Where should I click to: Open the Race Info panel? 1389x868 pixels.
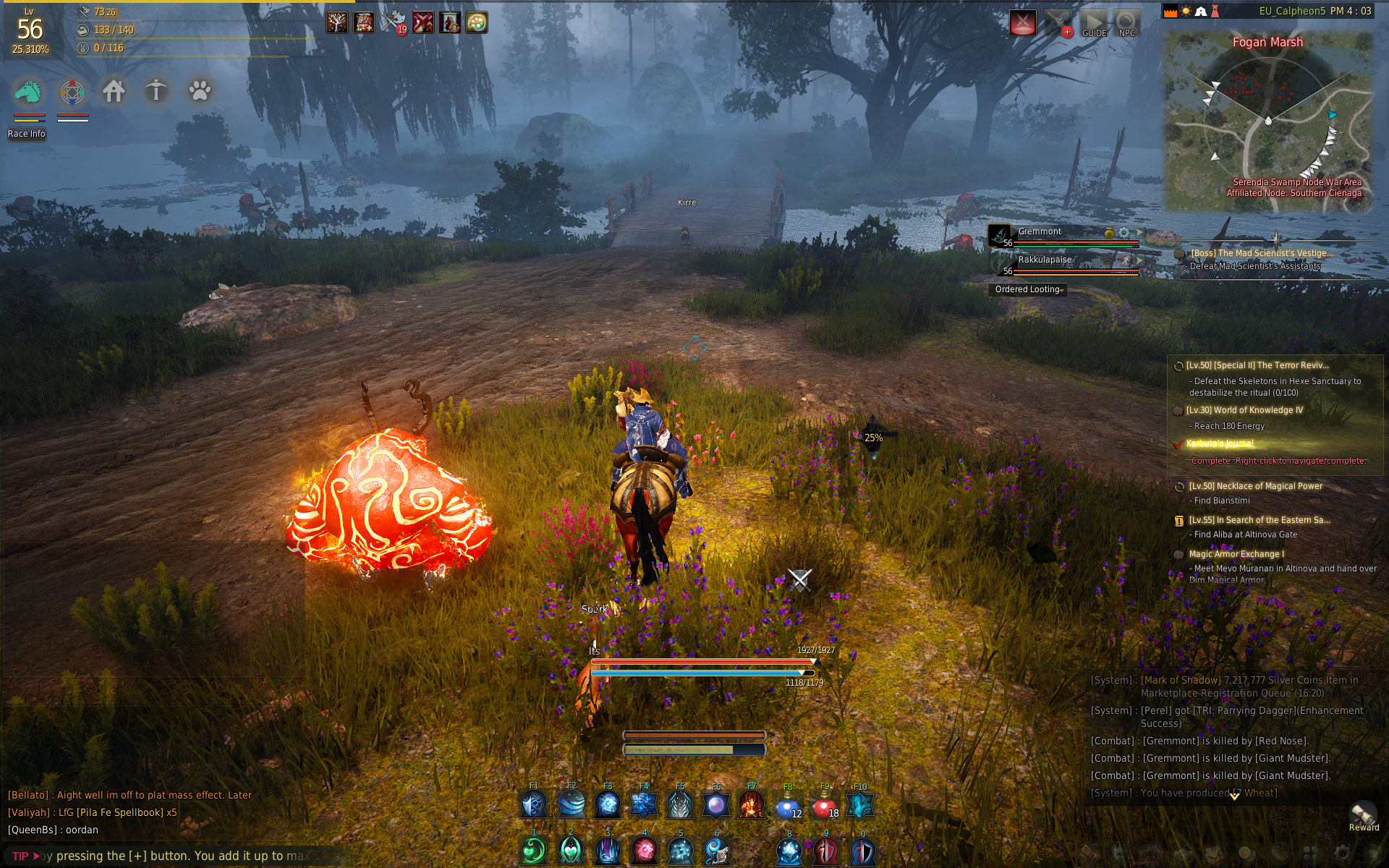pos(27,134)
